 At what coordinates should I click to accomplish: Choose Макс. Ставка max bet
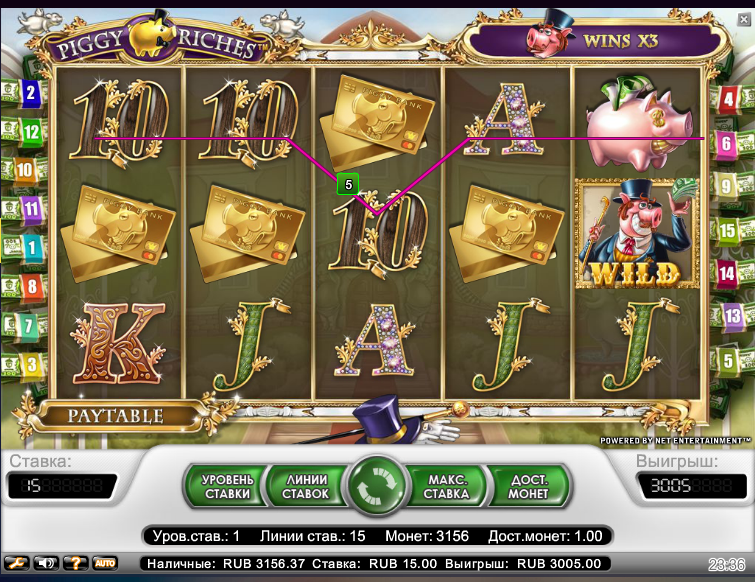point(447,486)
